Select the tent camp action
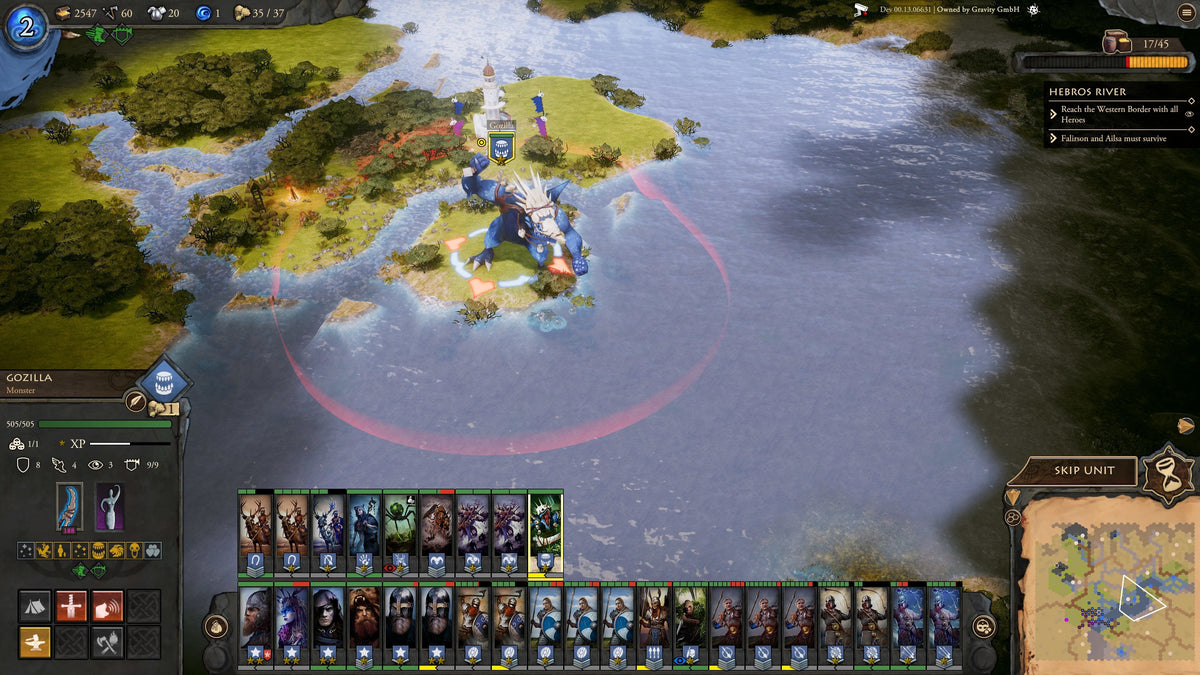 coord(35,606)
